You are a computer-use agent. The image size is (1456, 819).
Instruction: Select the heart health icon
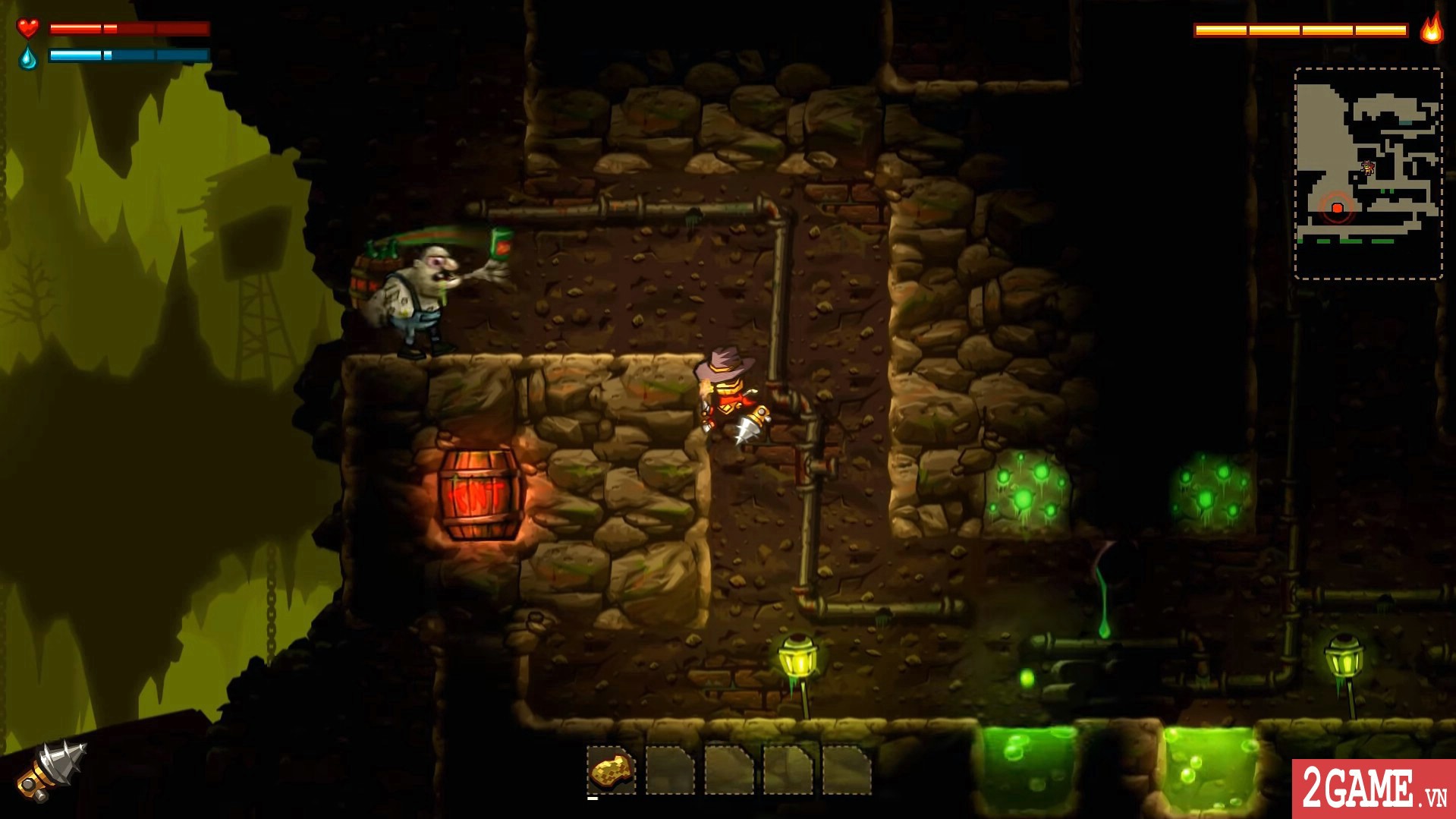tap(27, 29)
